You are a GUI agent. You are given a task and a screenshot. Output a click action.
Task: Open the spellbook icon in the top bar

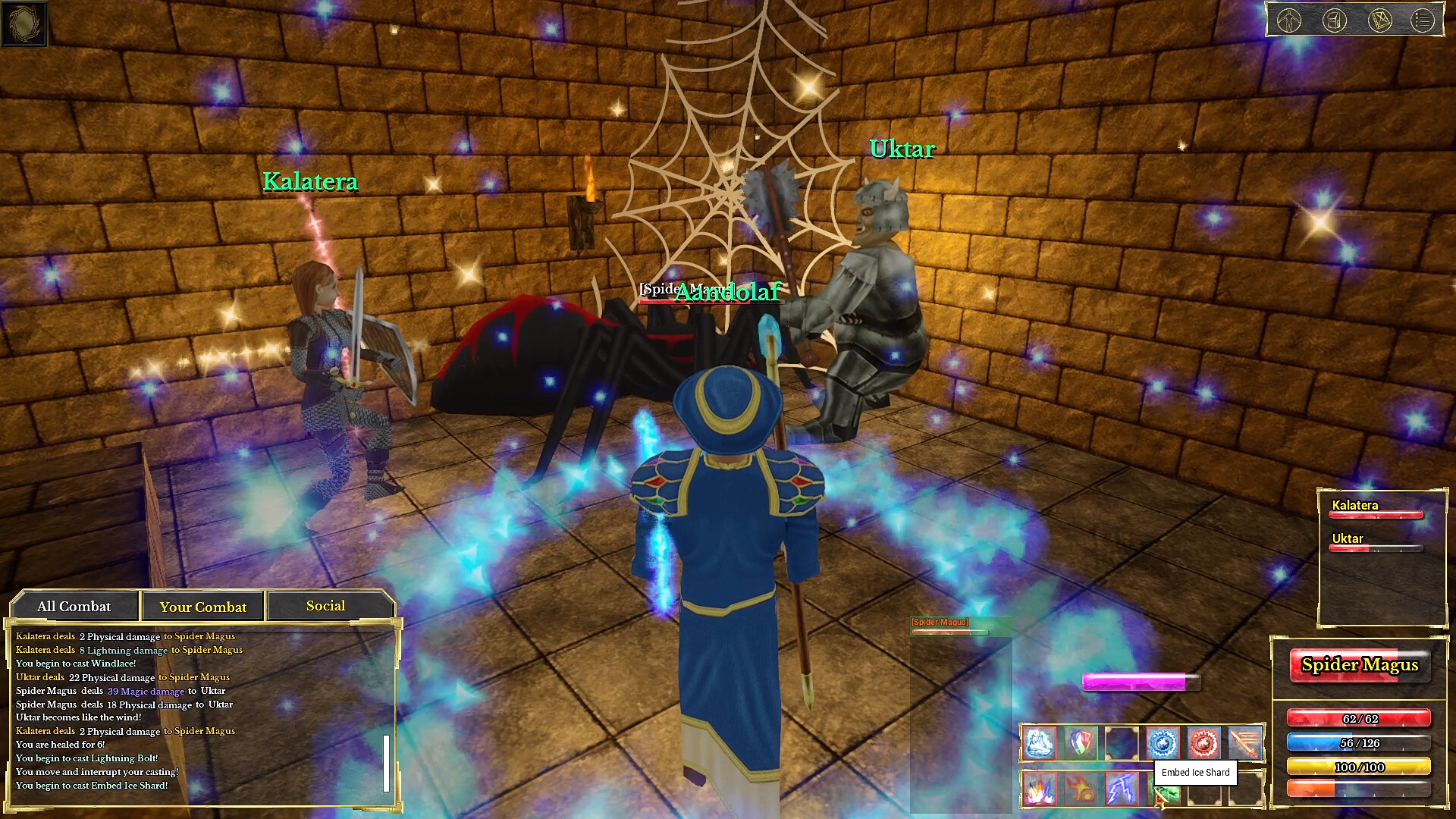click(x=1380, y=20)
